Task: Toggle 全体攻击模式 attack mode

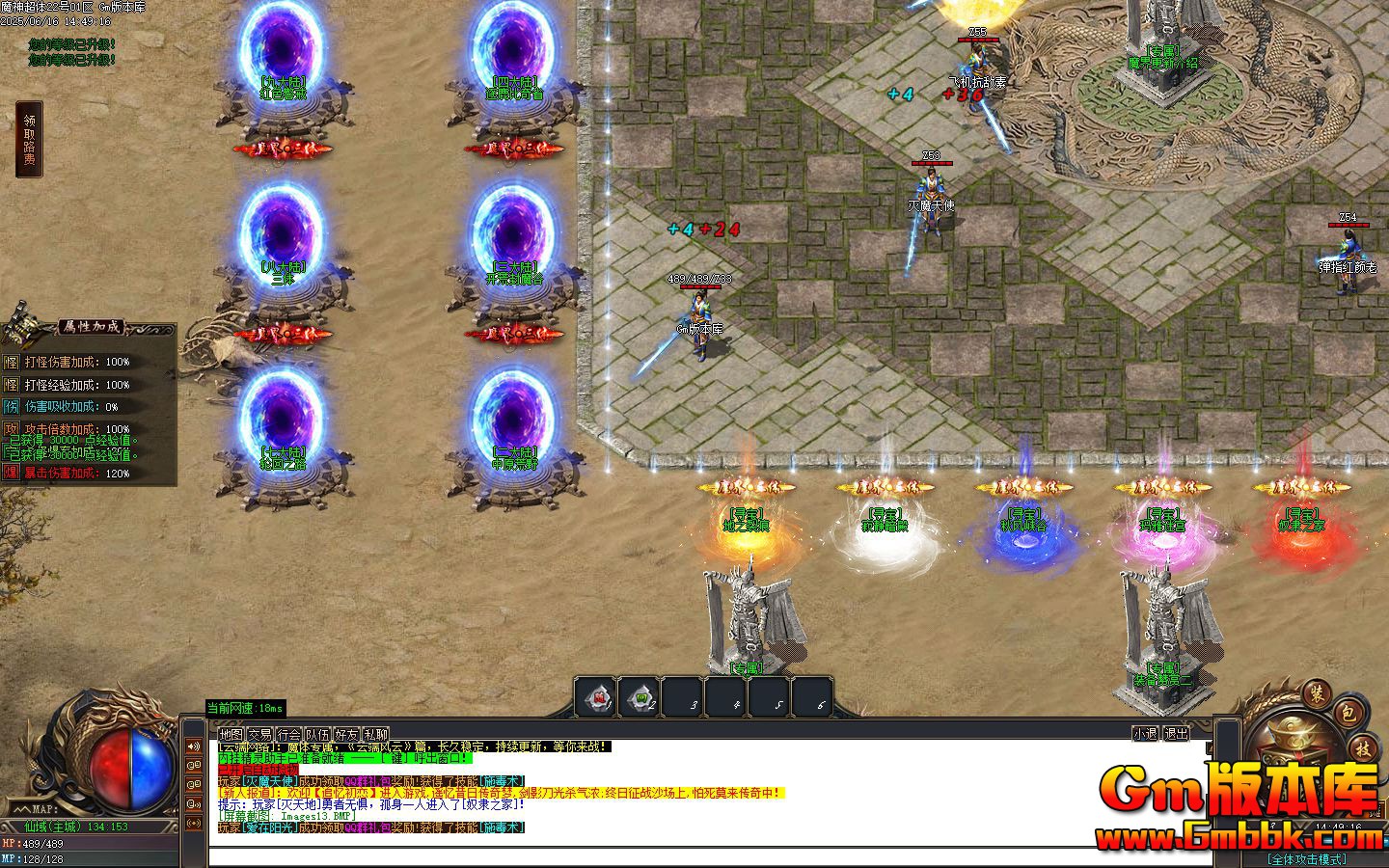Action: pos(1307,856)
